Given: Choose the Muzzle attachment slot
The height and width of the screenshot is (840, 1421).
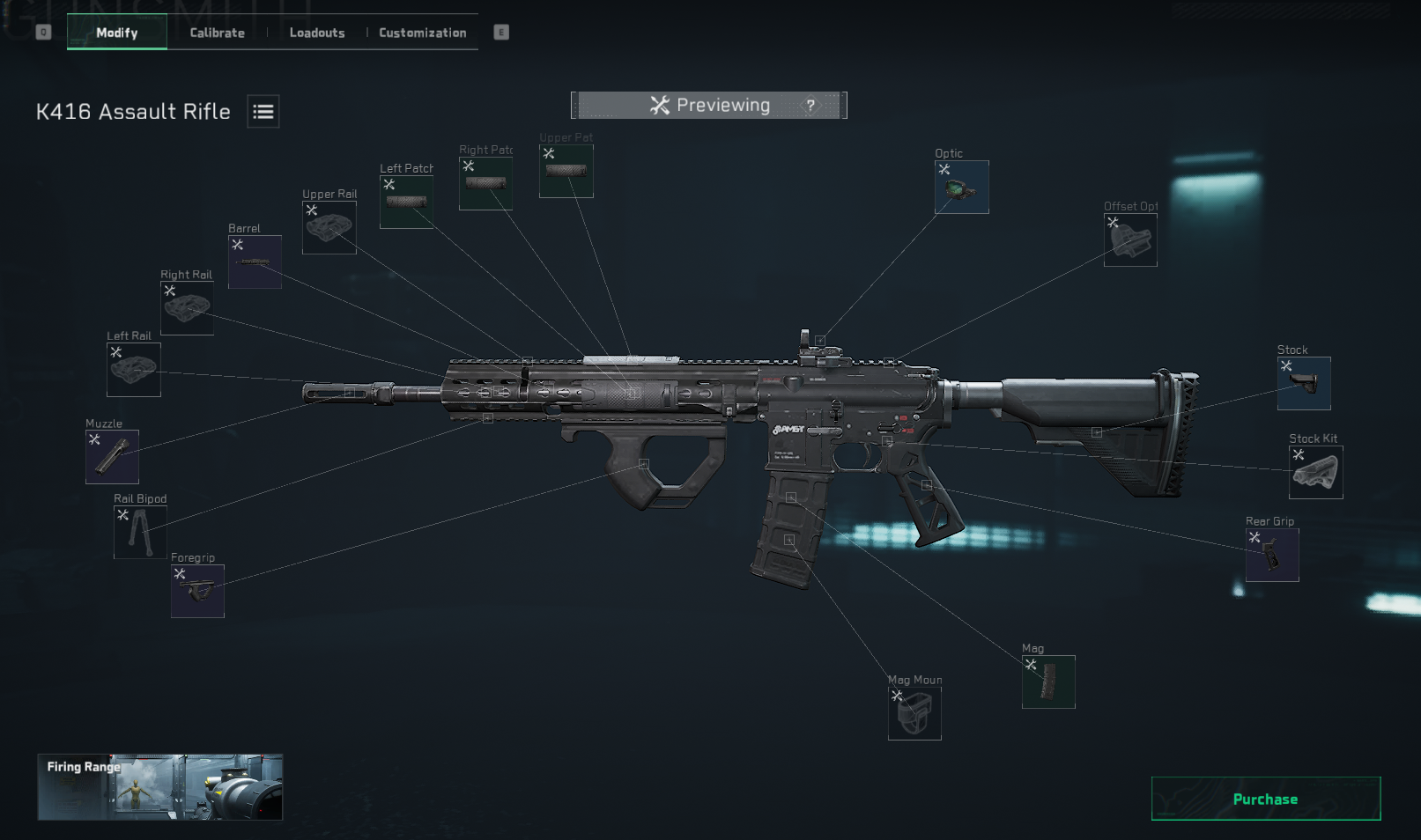Looking at the screenshot, I should coord(112,457).
